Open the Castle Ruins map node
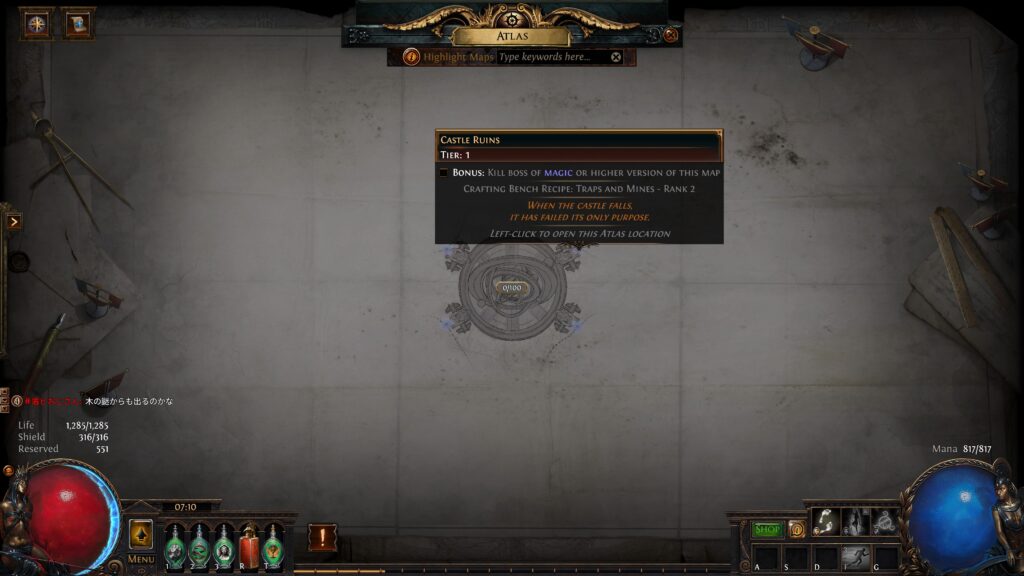Image resolution: width=1024 pixels, height=576 pixels. [x=512, y=288]
